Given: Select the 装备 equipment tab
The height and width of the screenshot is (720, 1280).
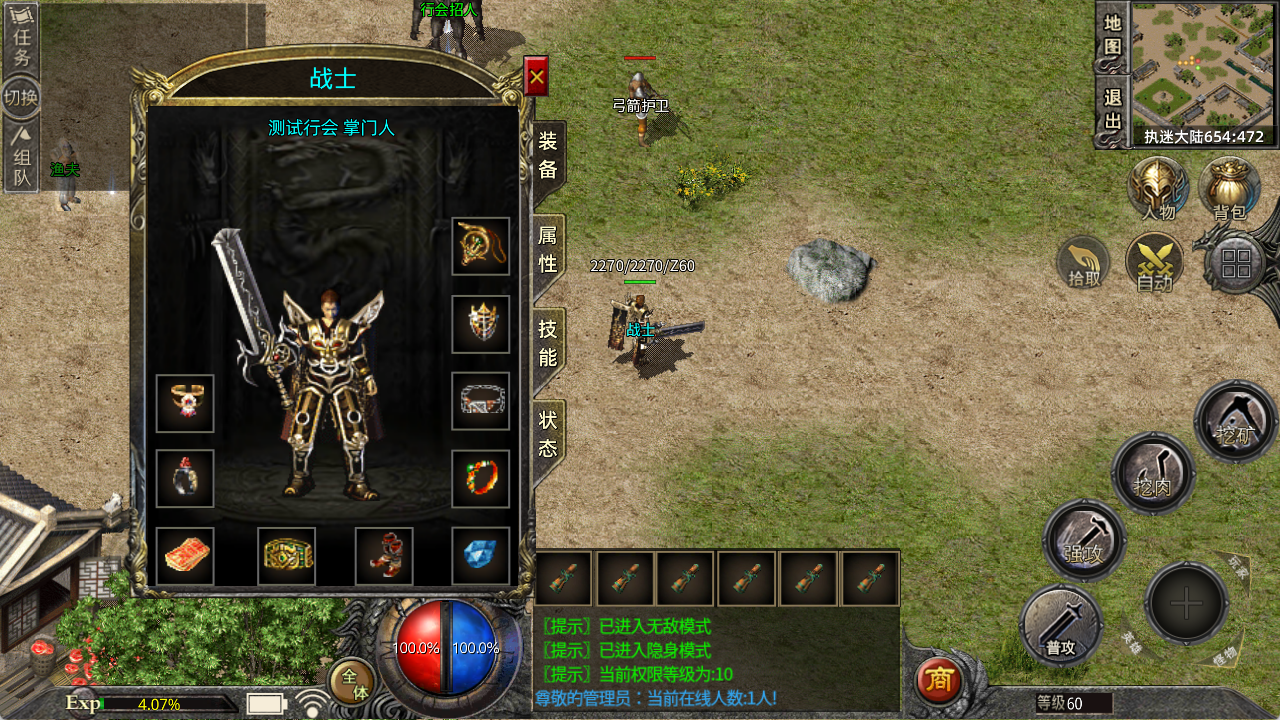Looking at the screenshot, I should (x=548, y=157).
